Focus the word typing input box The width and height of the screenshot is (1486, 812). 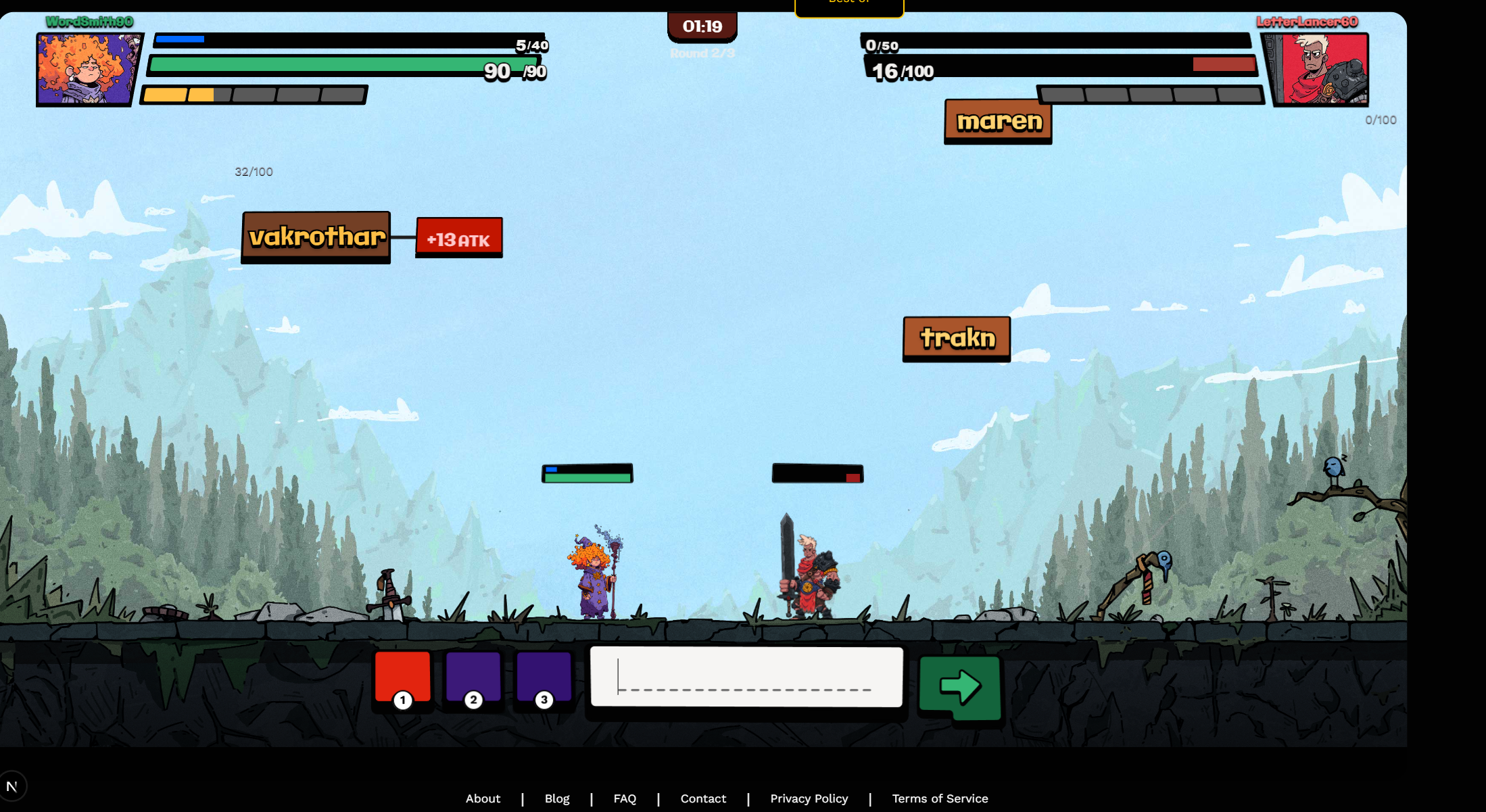pyautogui.click(x=746, y=677)
